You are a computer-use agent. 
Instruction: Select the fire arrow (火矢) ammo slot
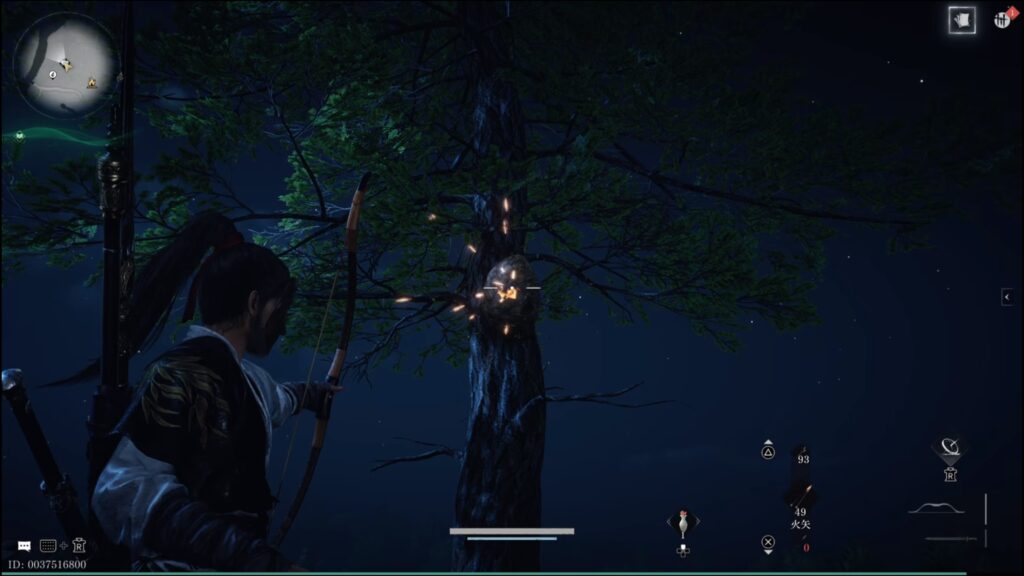tap(801, 500)
